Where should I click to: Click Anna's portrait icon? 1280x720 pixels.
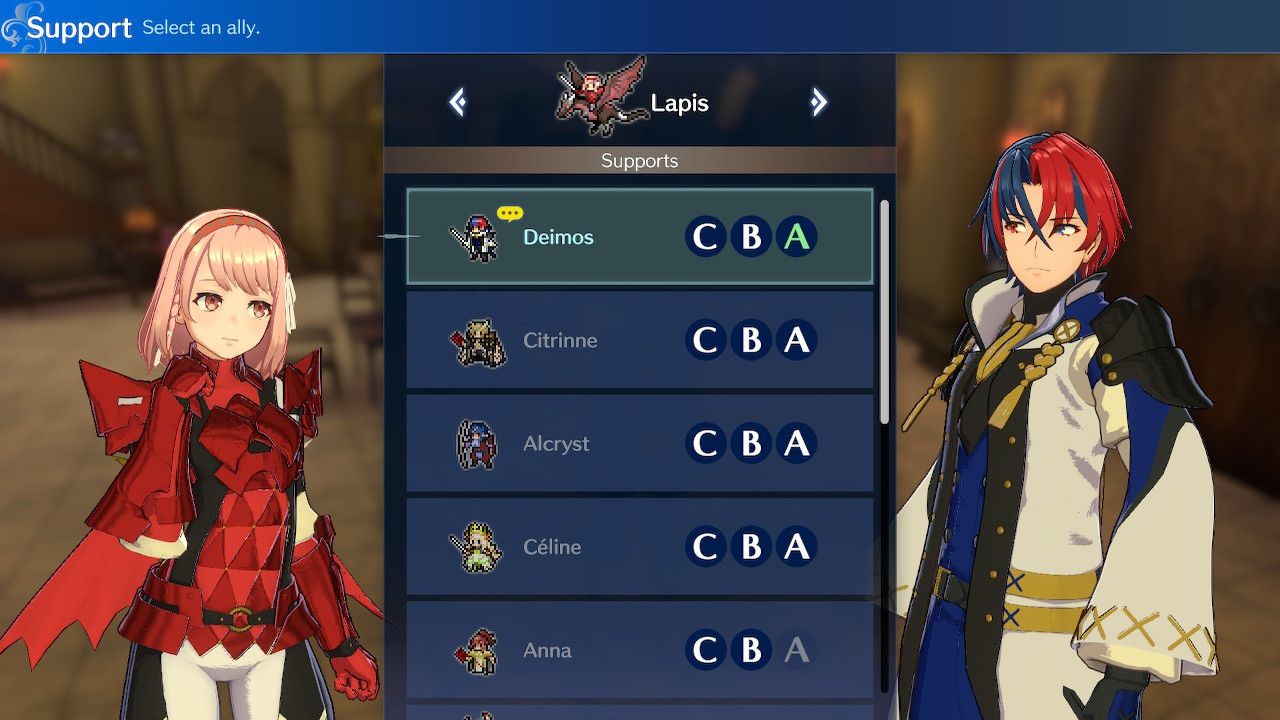(478, 650)
